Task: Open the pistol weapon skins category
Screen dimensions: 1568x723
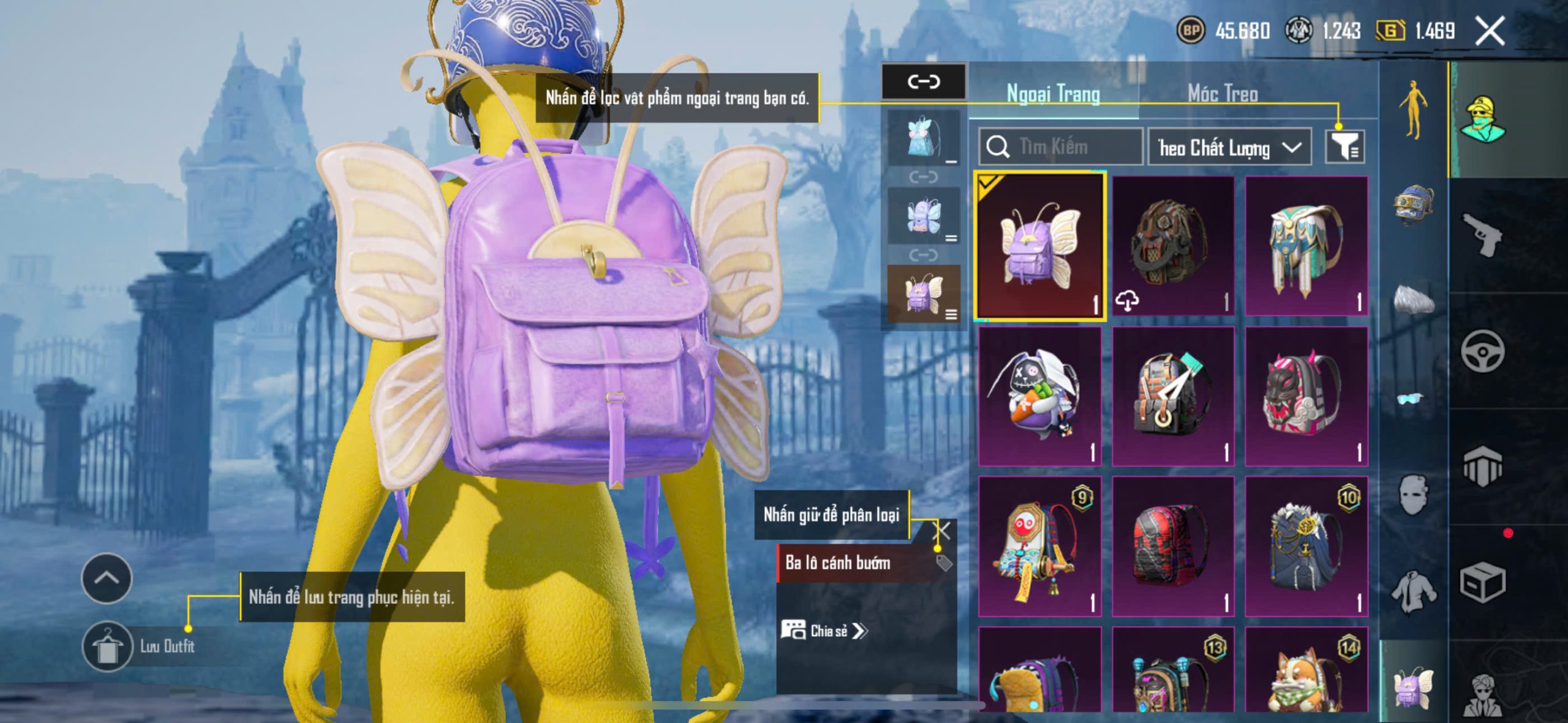Action: pos(1482,234)
